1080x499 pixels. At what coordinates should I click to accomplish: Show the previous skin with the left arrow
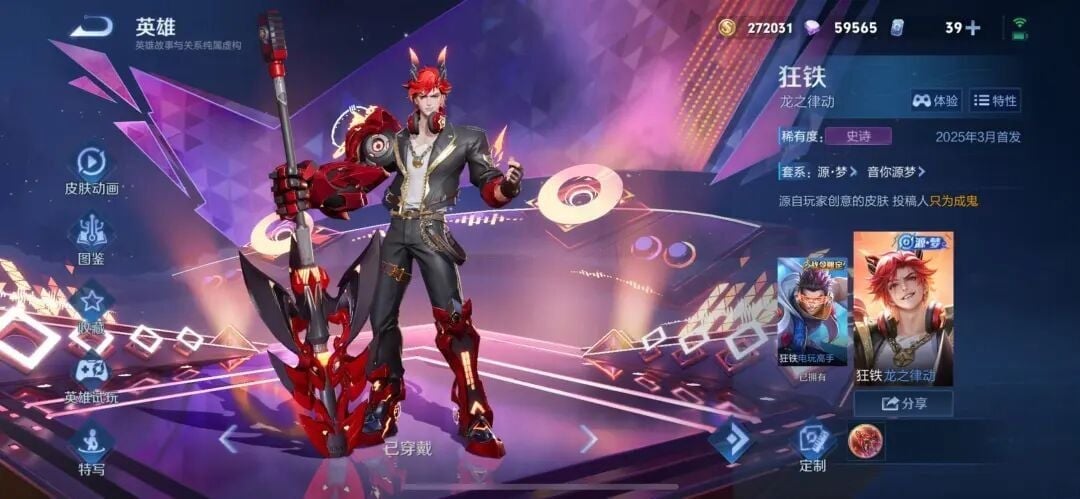(x=229, y=438)
